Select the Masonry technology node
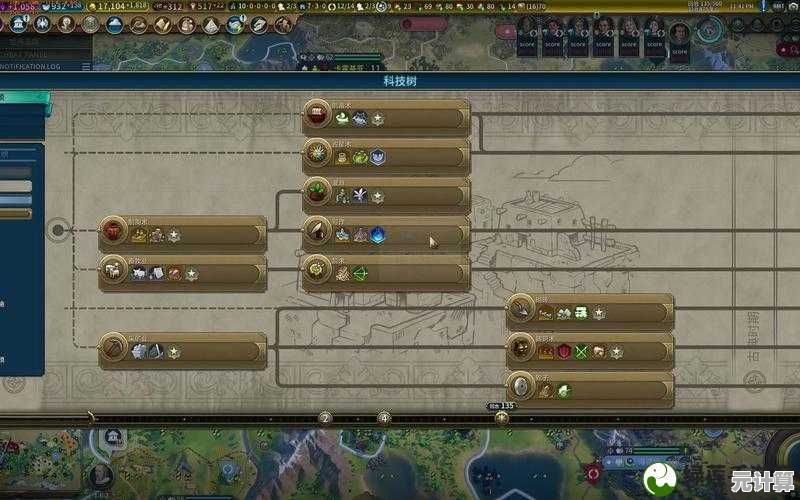Screen dimensions: 800x500 [590, 312]
